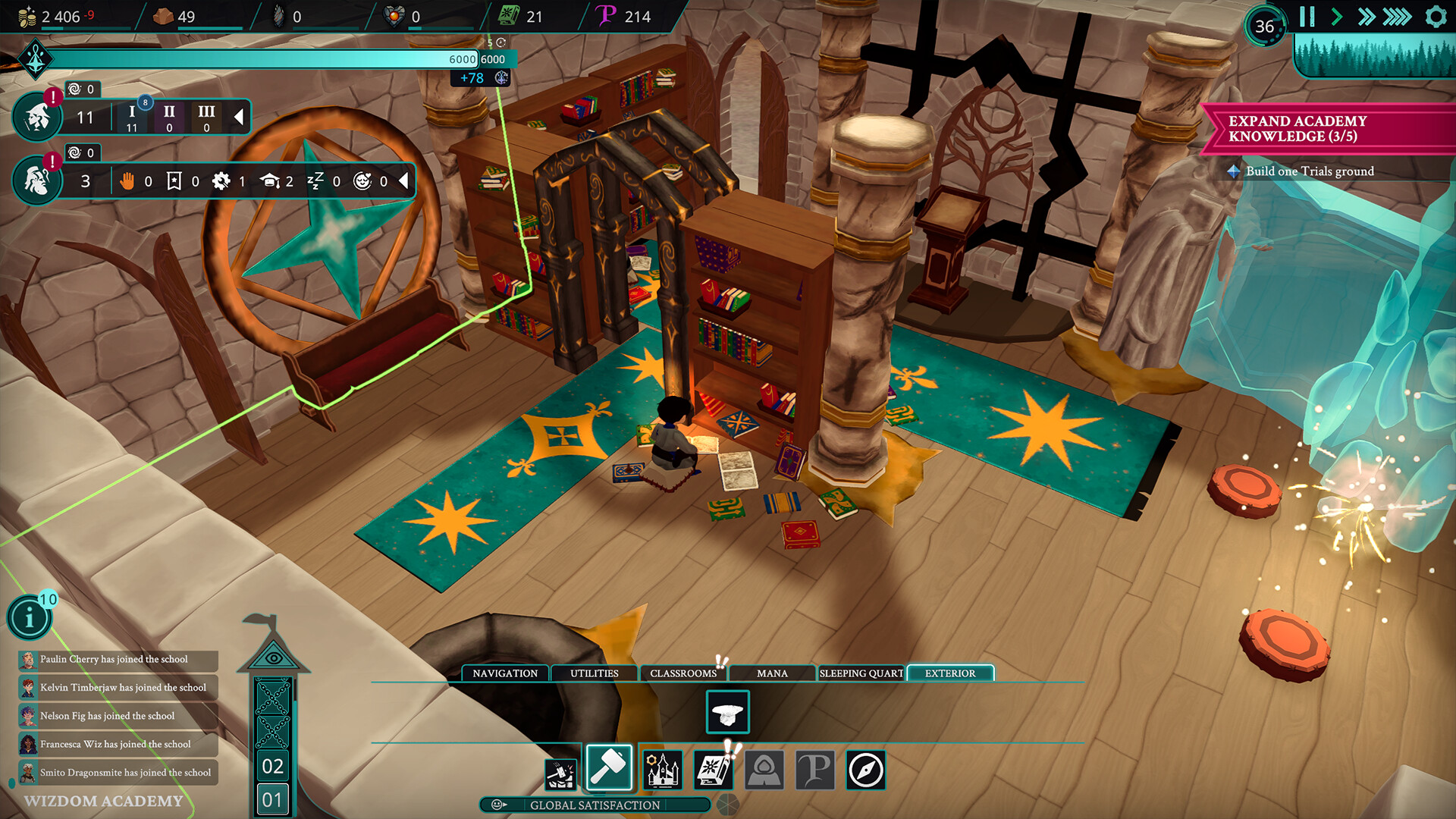Open the Global Satisfaction panel

pos(594,805)
